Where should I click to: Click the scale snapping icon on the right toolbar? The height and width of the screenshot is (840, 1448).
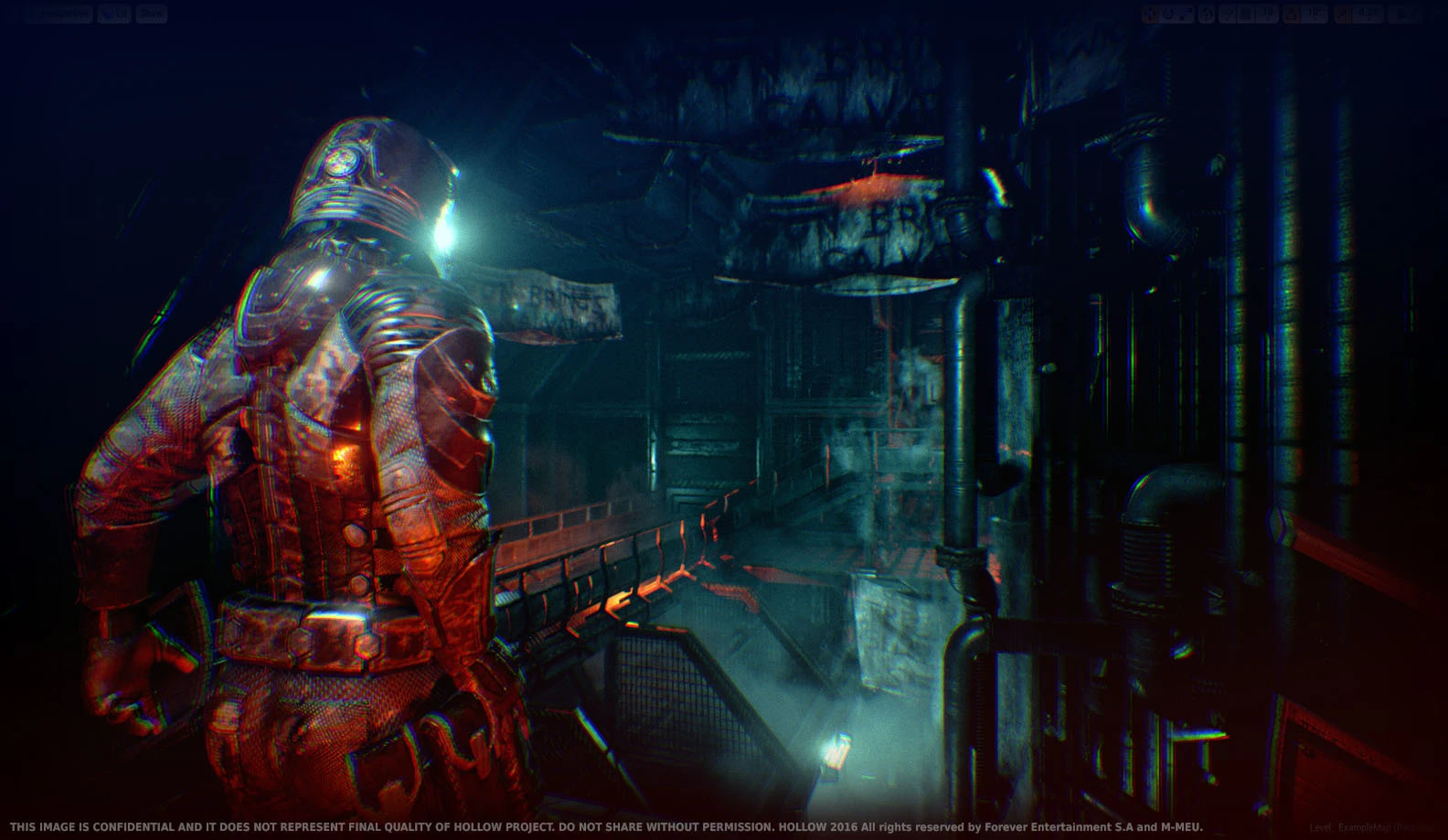(x=1340, y=12)
